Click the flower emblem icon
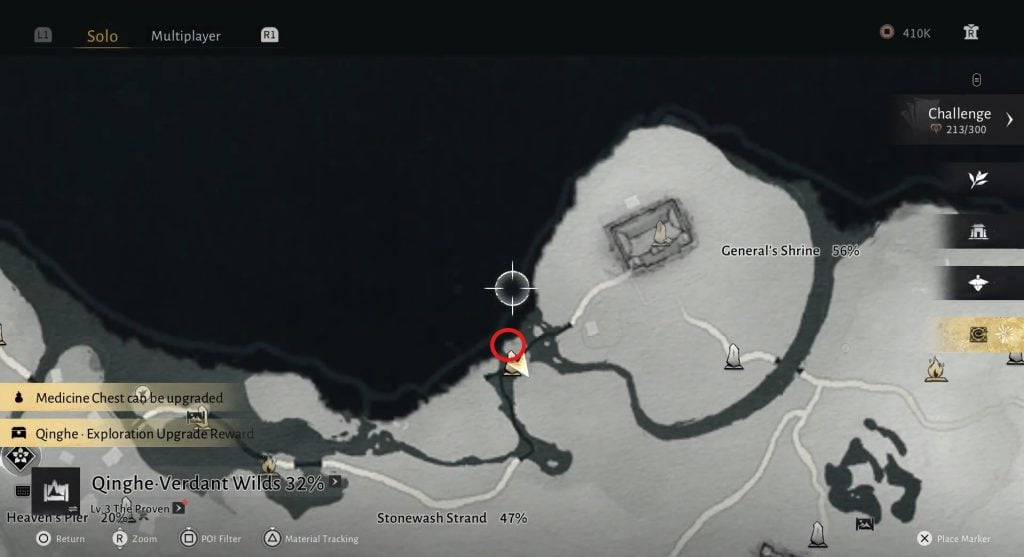The image size is (1024, 557). tap(18, 459)
